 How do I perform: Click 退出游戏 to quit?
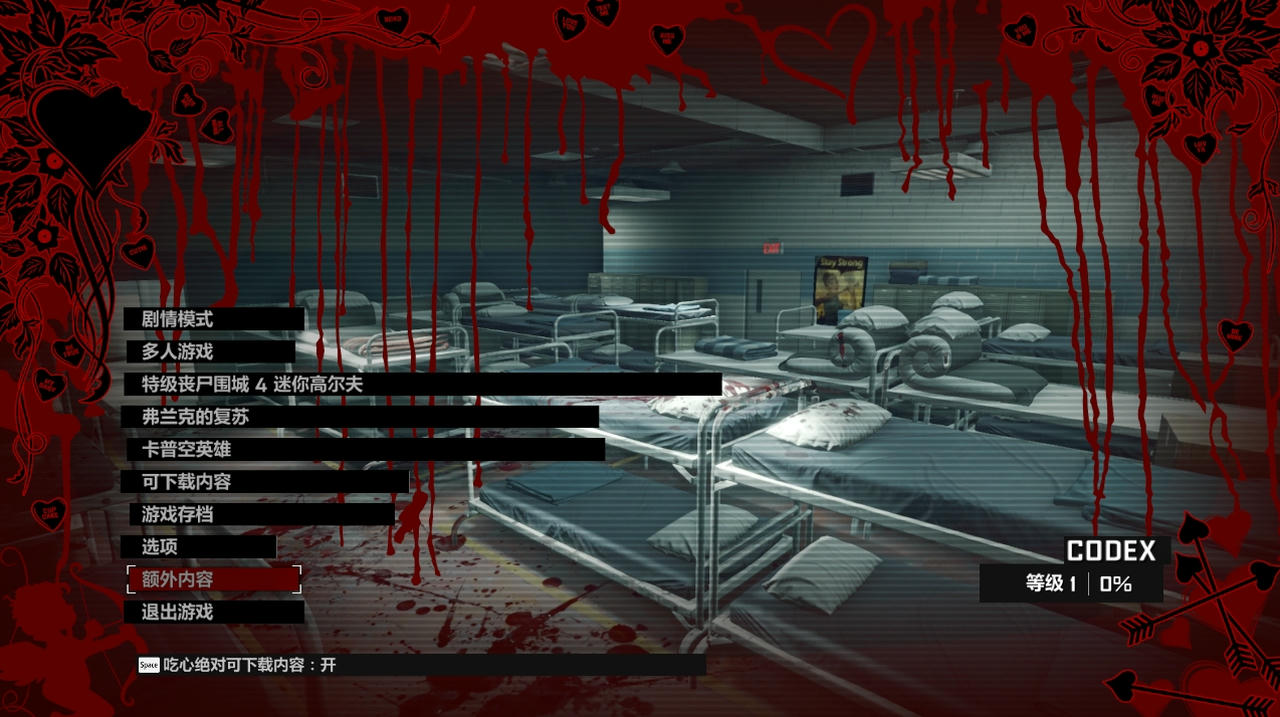(x=178, y=612)
